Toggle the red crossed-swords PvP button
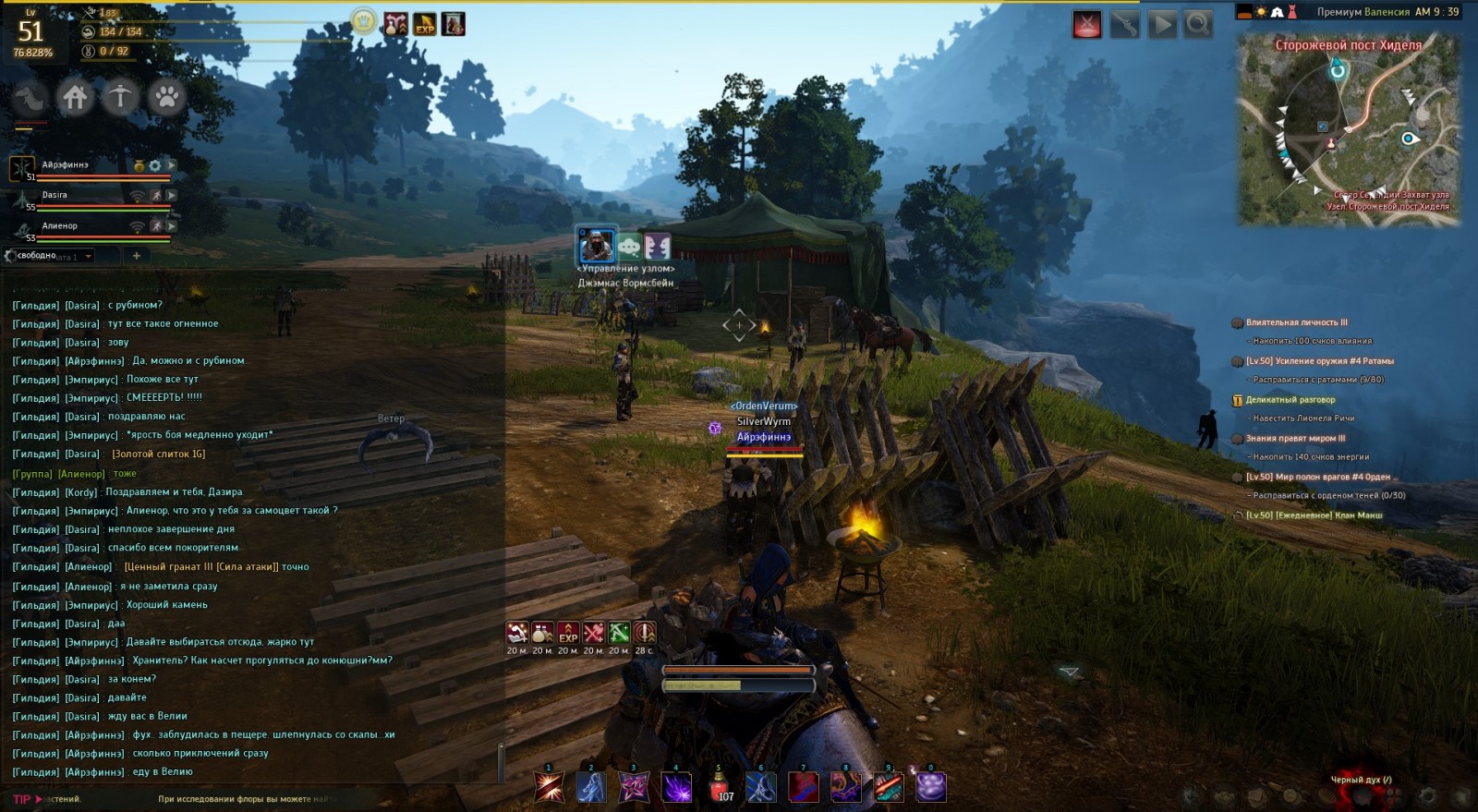The height and width of the screenshot is (812, 1478). (x=1087, y=25)
